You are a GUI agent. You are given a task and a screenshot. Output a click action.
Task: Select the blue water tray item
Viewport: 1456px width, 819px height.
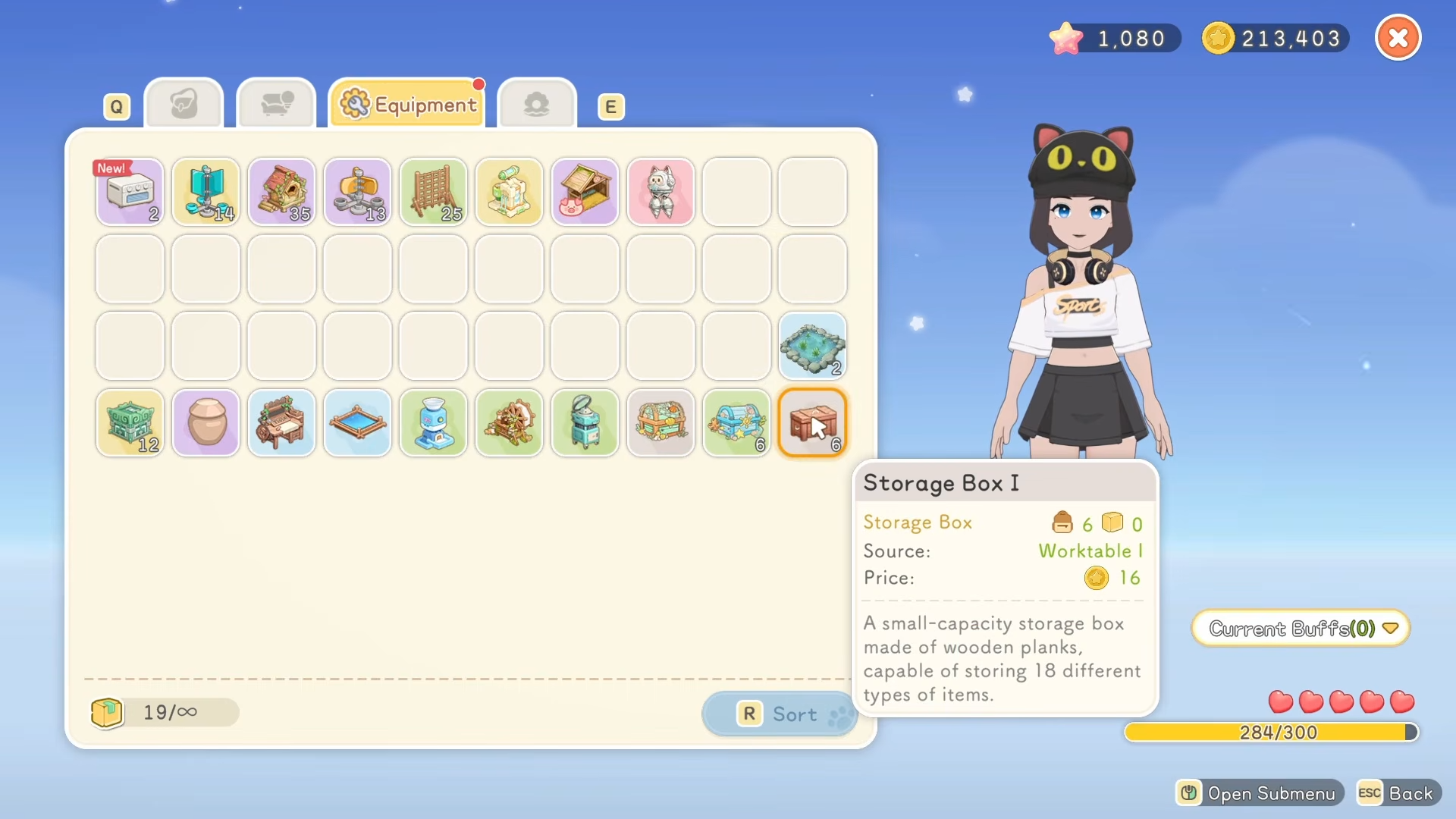point(357,422)
